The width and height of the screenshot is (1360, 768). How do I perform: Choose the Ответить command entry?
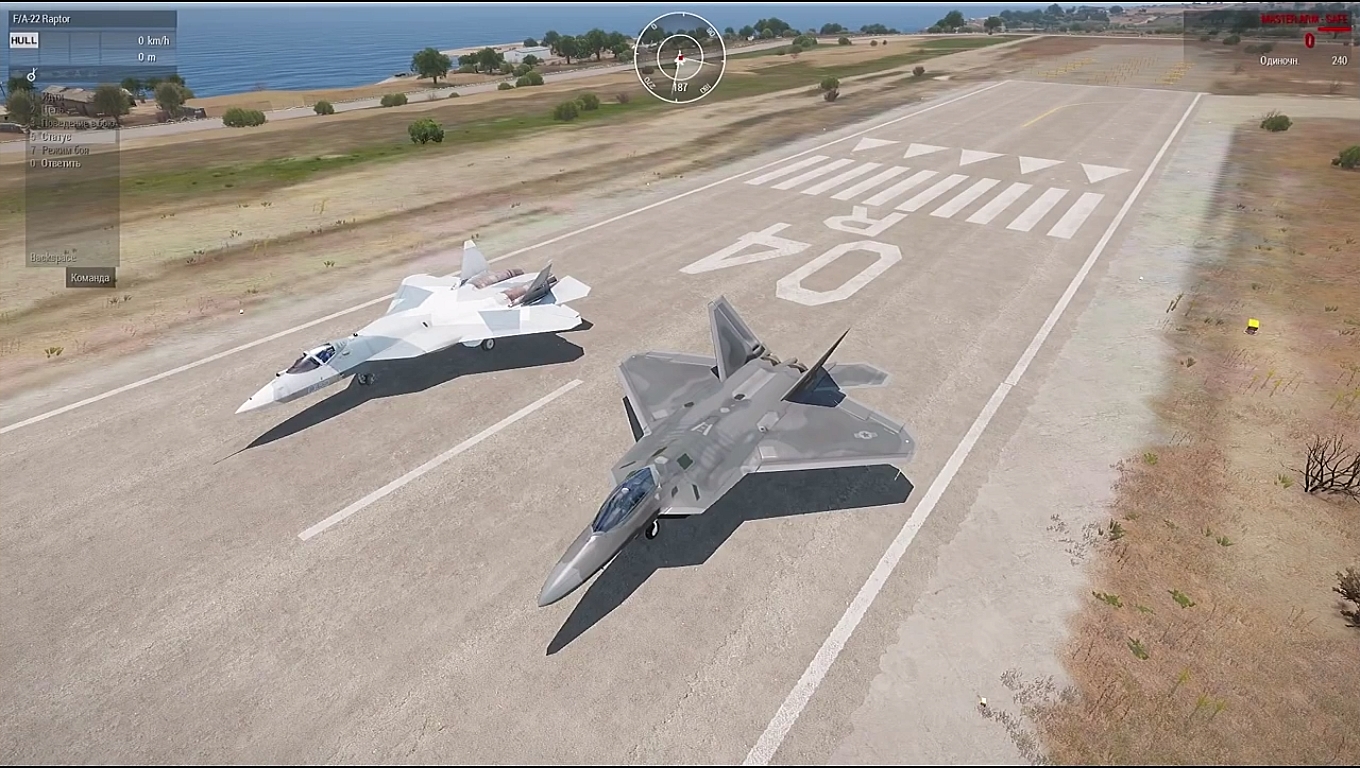[x=60, y=163]
